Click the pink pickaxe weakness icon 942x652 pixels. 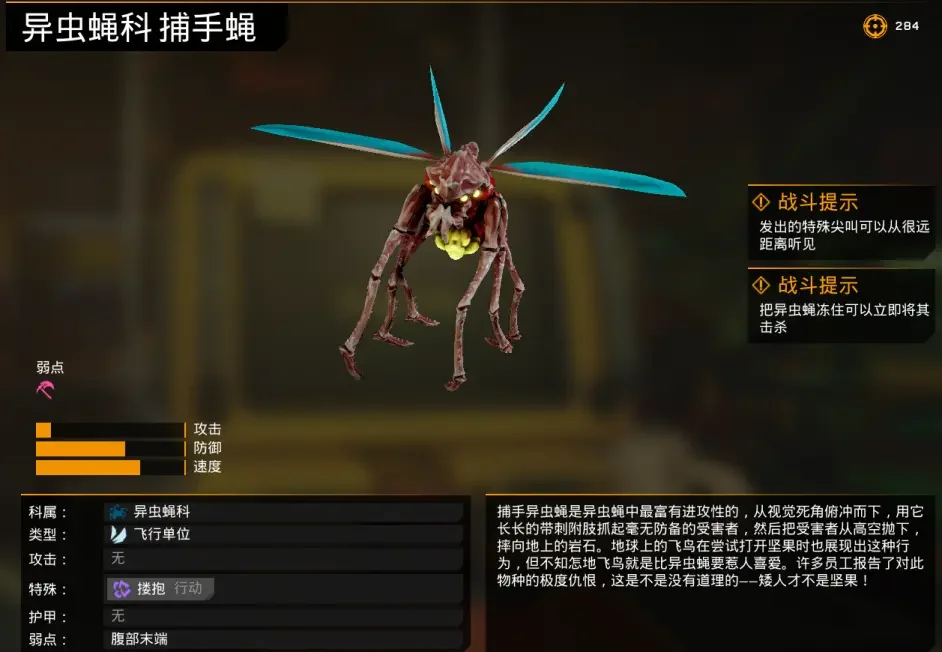coord(46,389)
